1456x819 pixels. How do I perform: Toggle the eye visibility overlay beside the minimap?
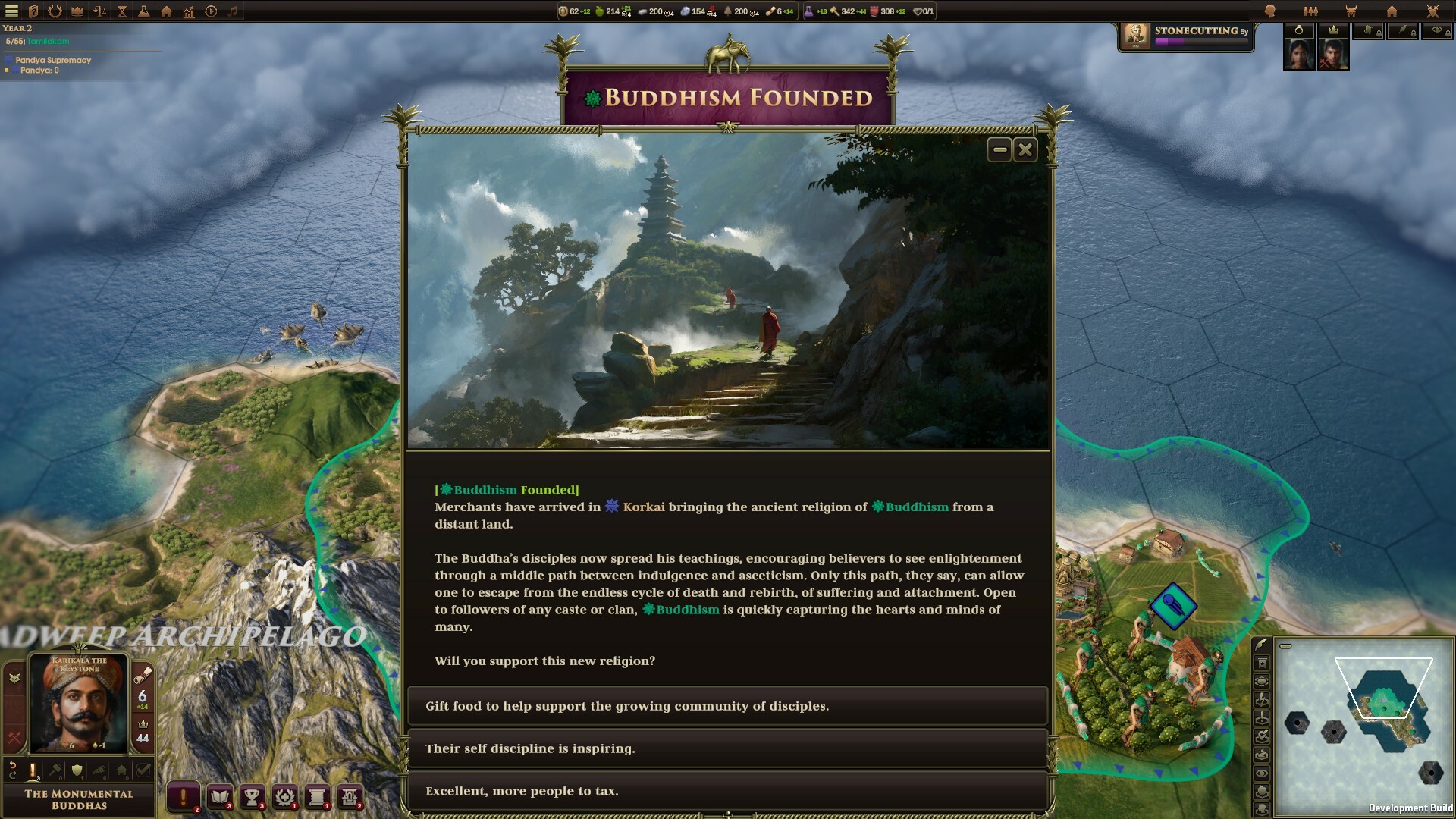tap(1262, 772)
